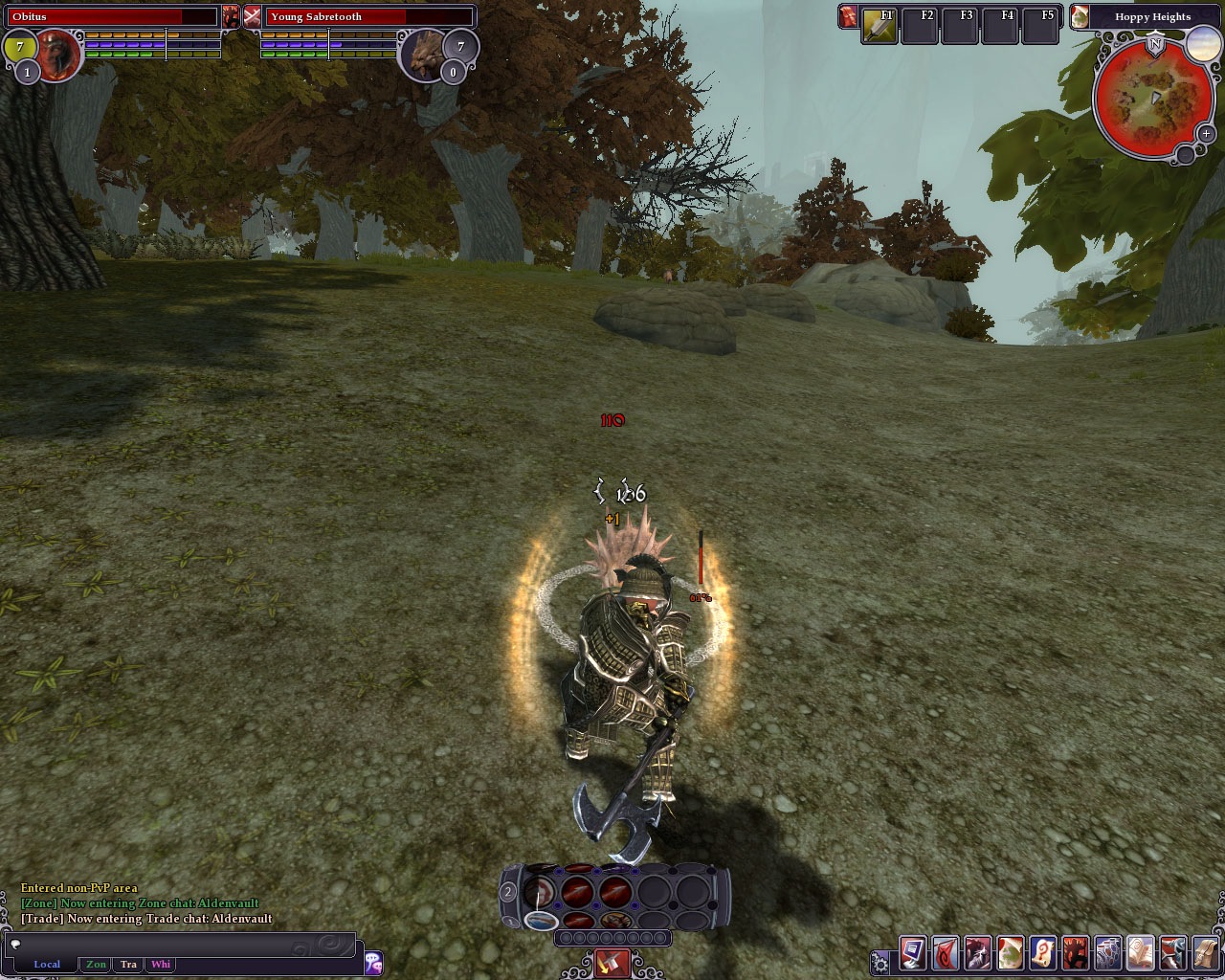Click the Obitus player portrait

point(59,55)
